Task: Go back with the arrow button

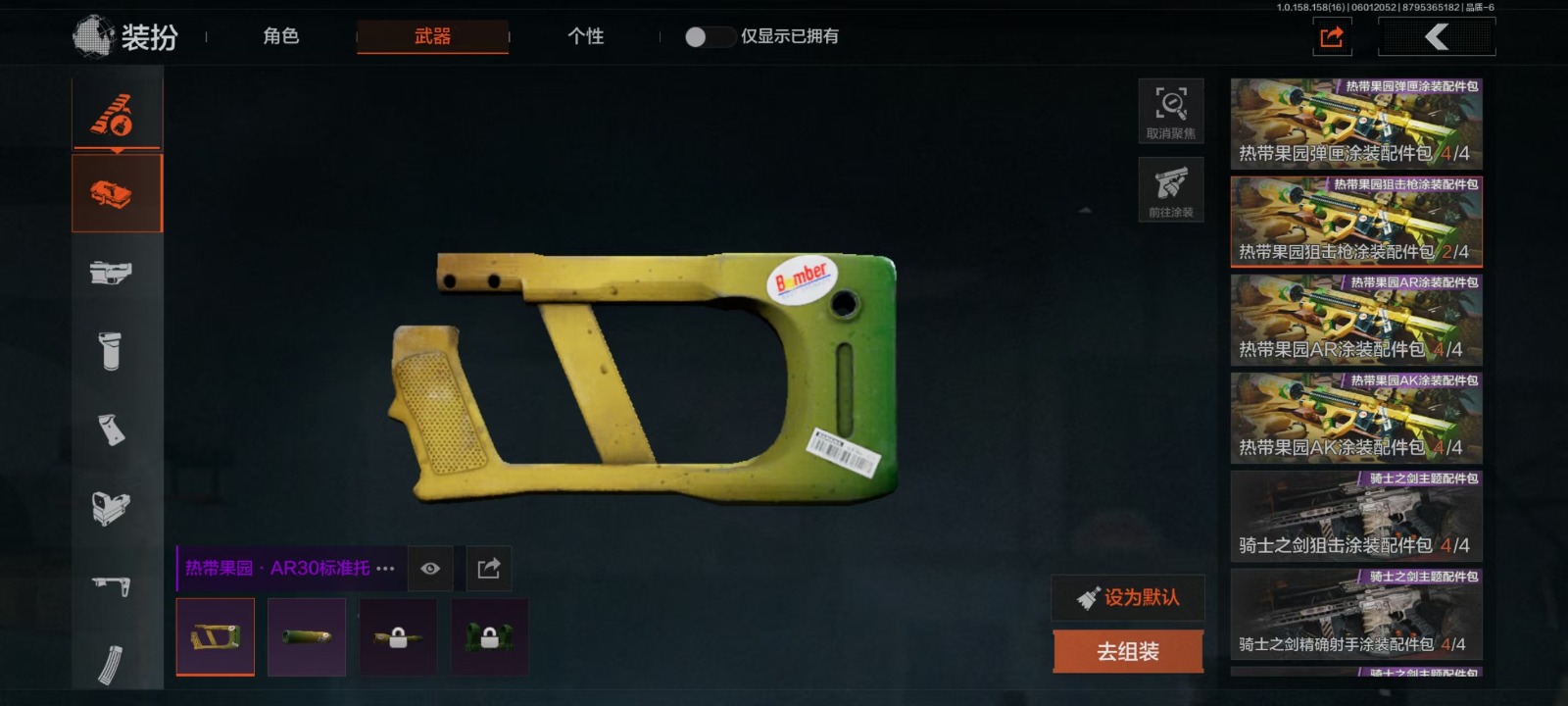Action: tap(1437, 37)
